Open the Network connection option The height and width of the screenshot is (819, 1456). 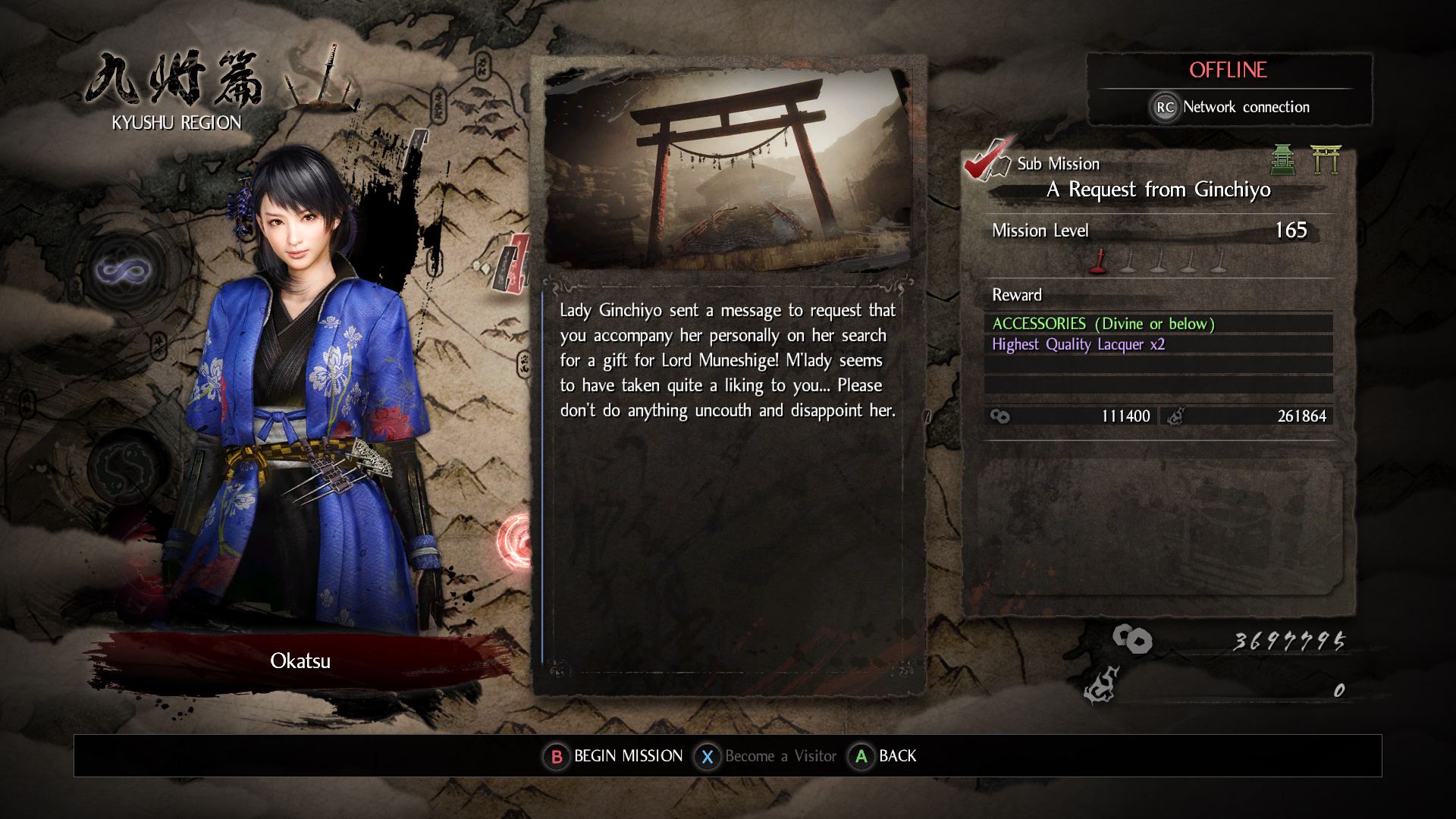[x=1230, y=107]
